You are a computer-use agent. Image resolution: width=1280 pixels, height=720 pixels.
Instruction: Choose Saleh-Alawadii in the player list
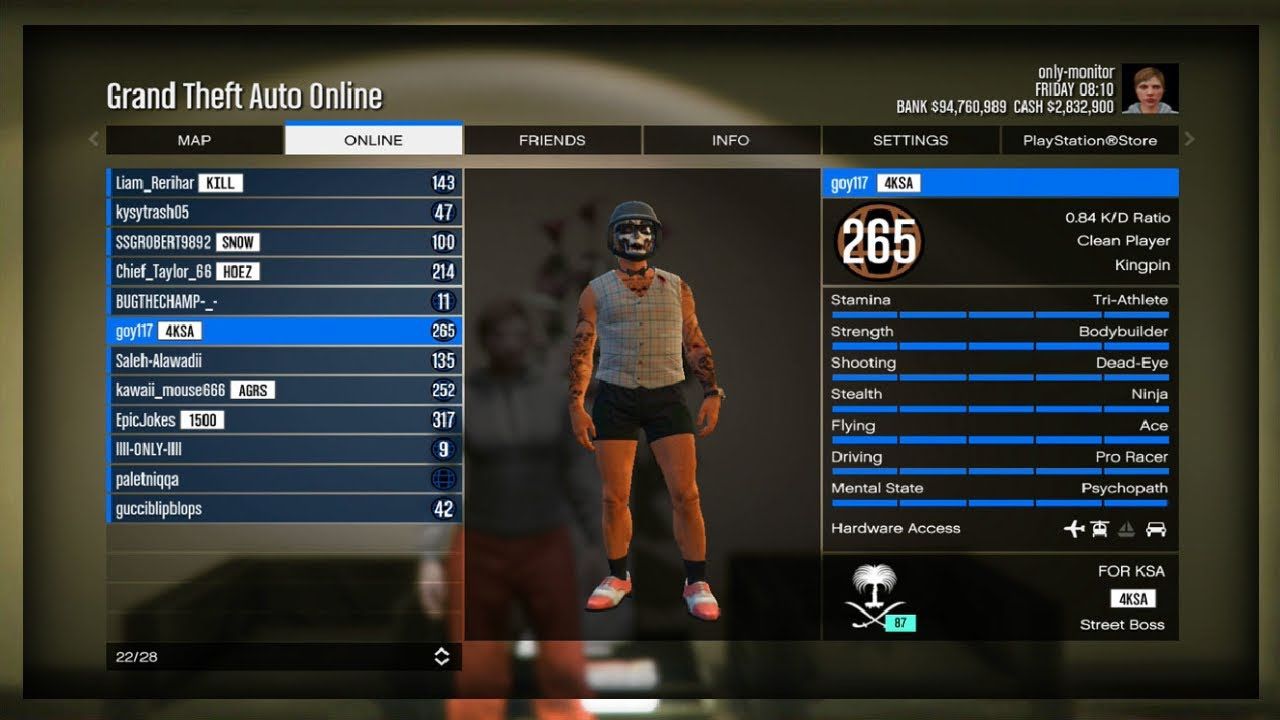[284, 360]
